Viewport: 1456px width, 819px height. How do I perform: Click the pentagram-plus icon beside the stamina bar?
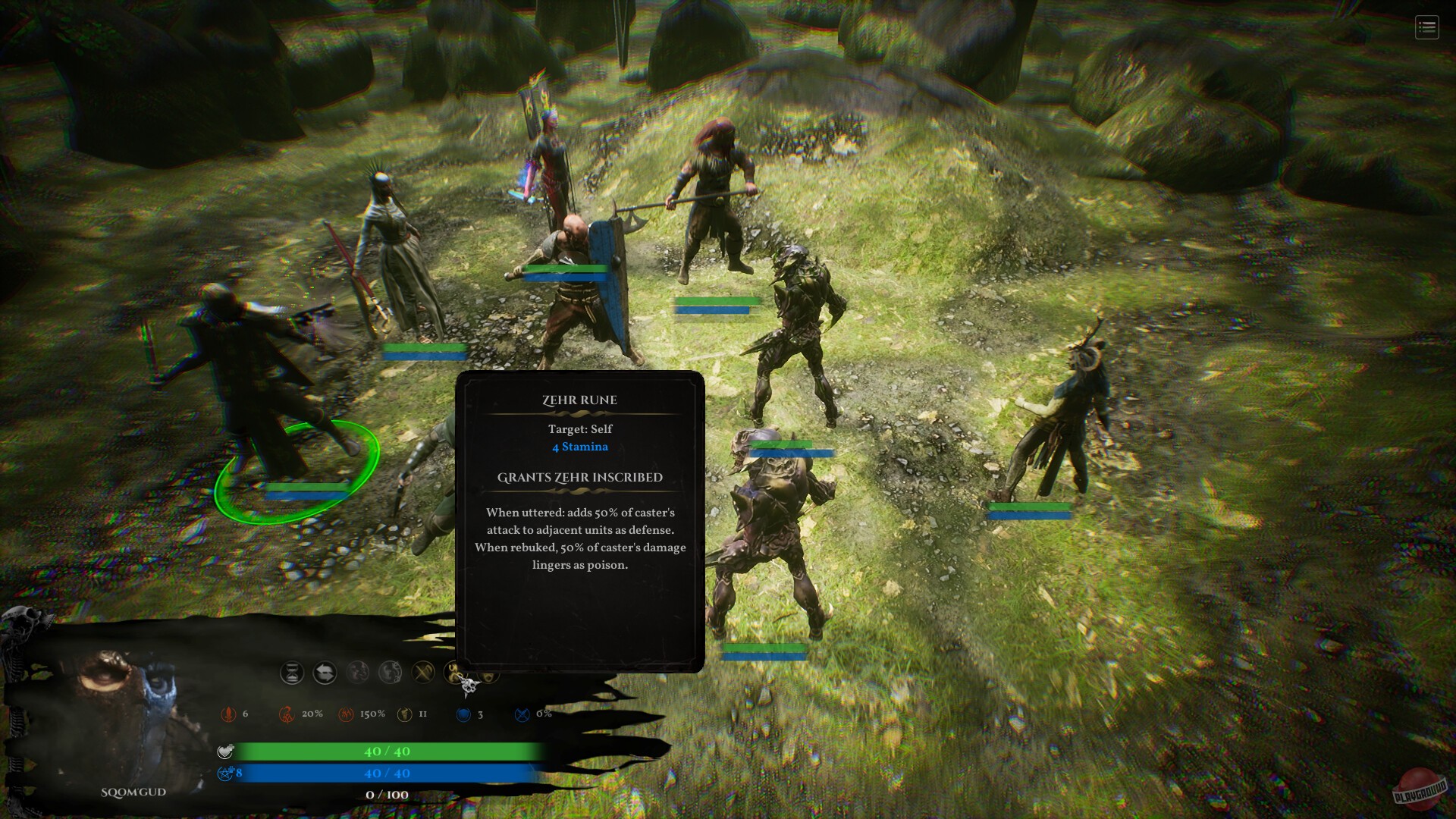(x=225, y=773)
